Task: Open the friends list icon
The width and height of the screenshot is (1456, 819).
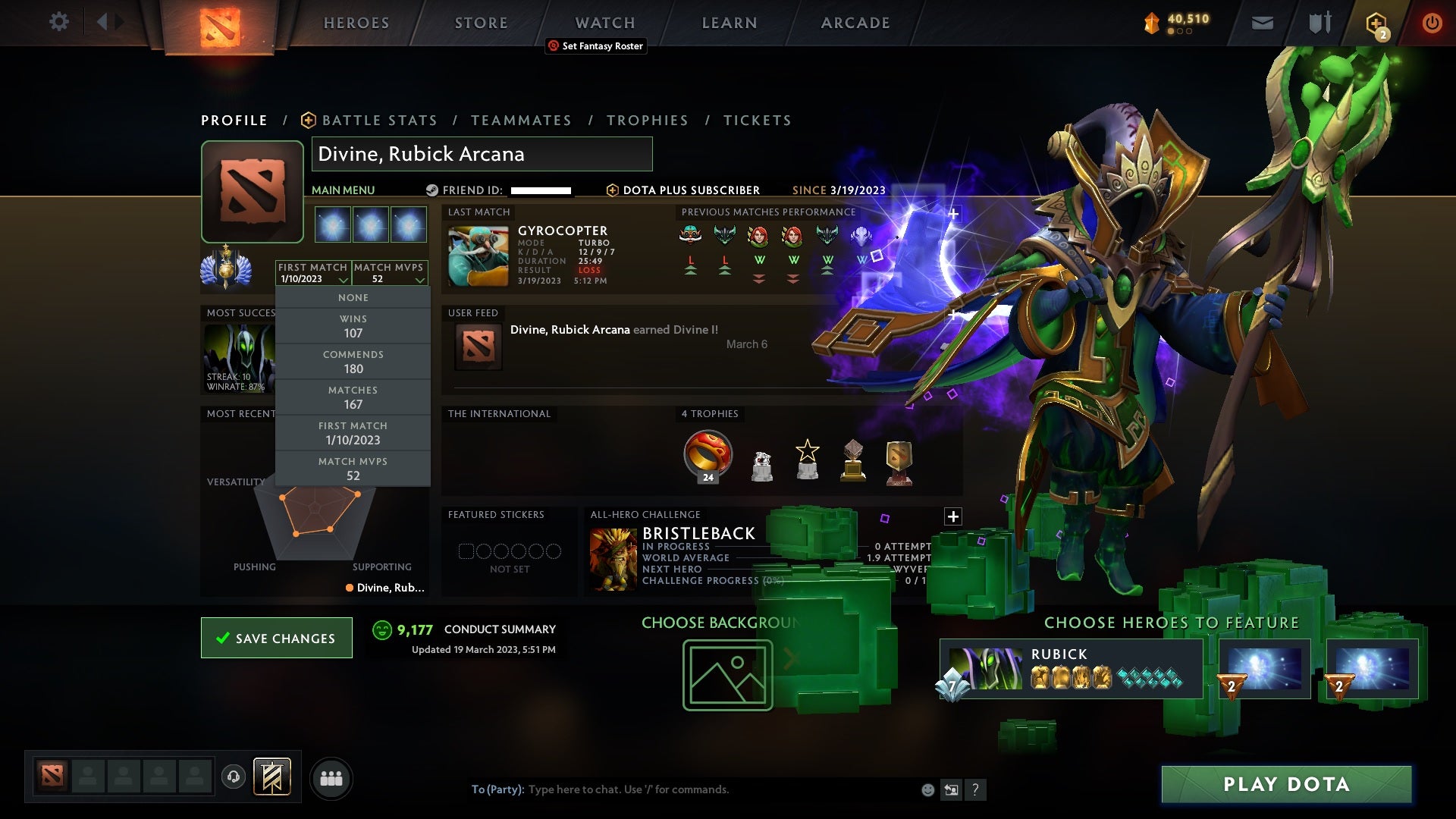Action: tap(331, 778)
